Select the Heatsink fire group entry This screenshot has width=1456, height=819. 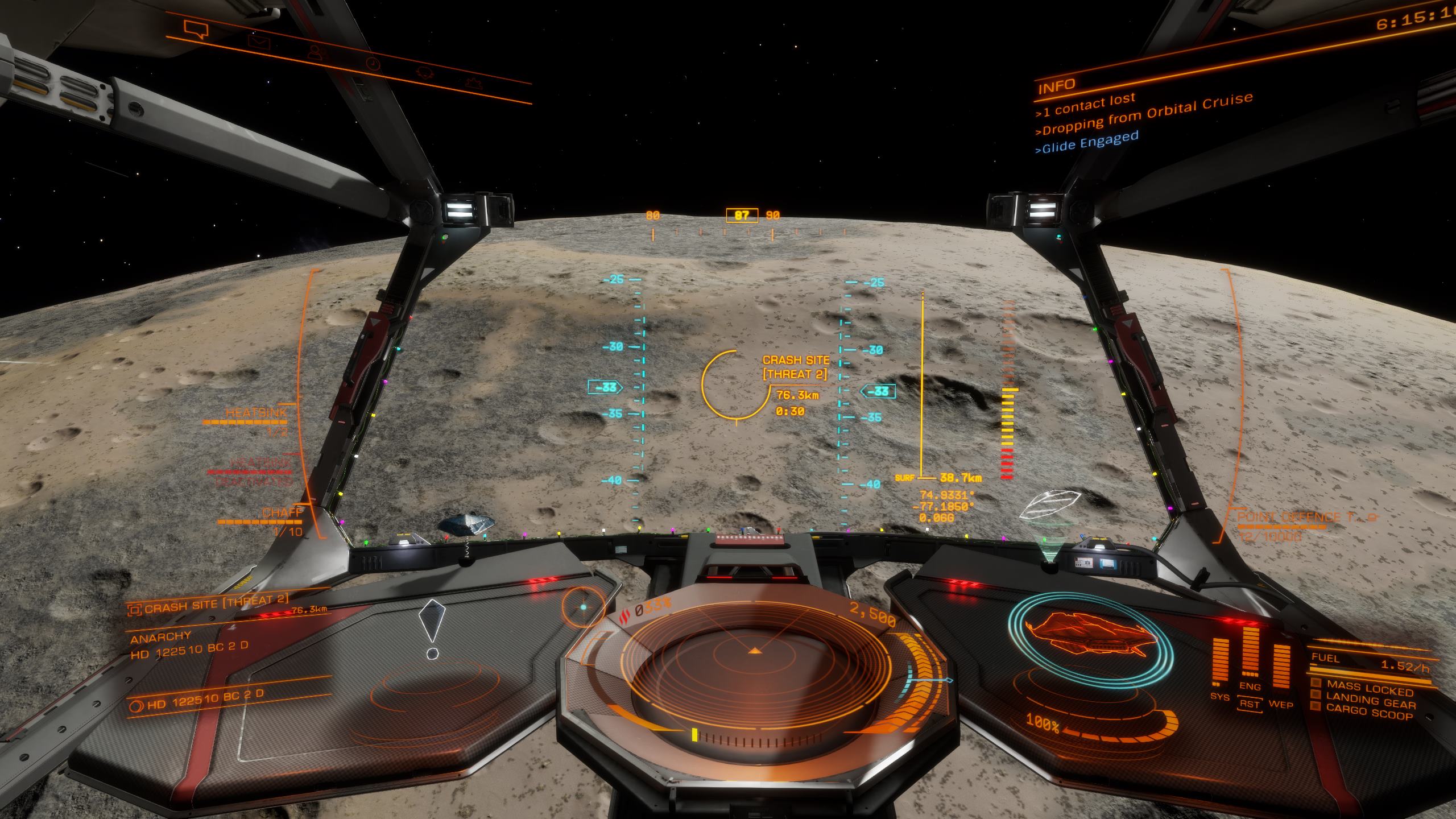tap(256, 413)
